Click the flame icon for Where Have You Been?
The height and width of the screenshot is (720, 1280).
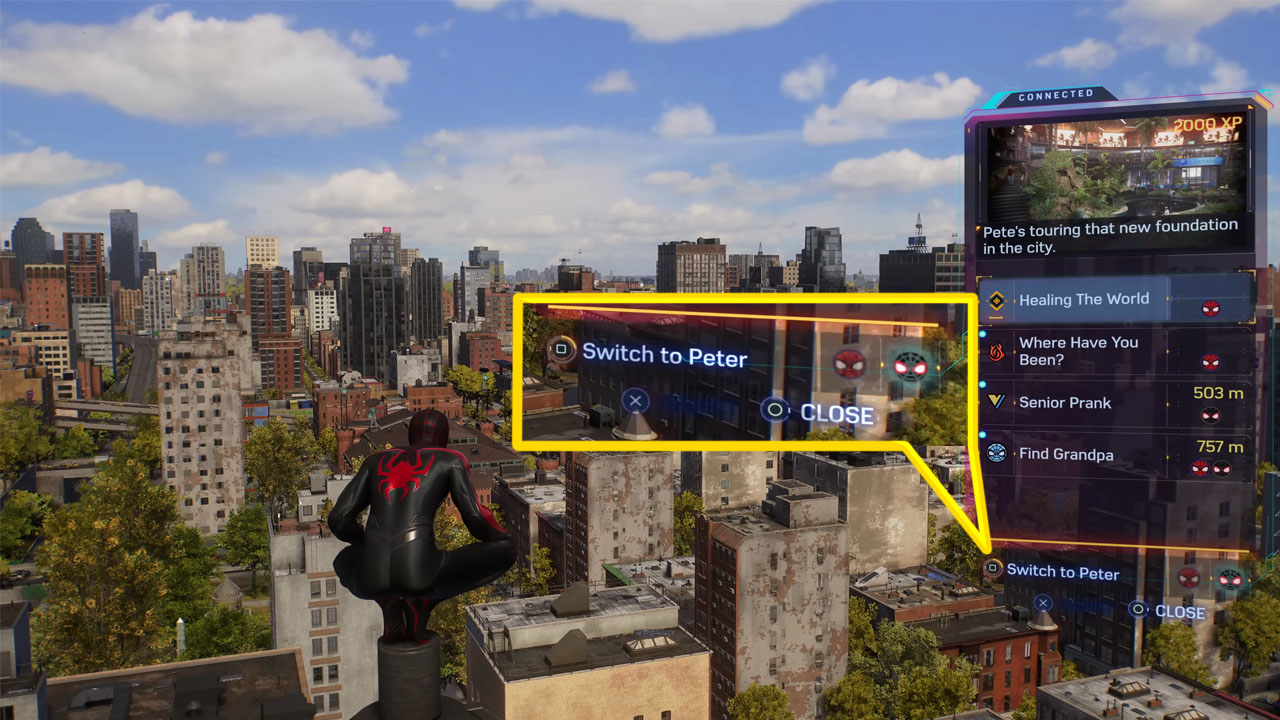(997, 350)
